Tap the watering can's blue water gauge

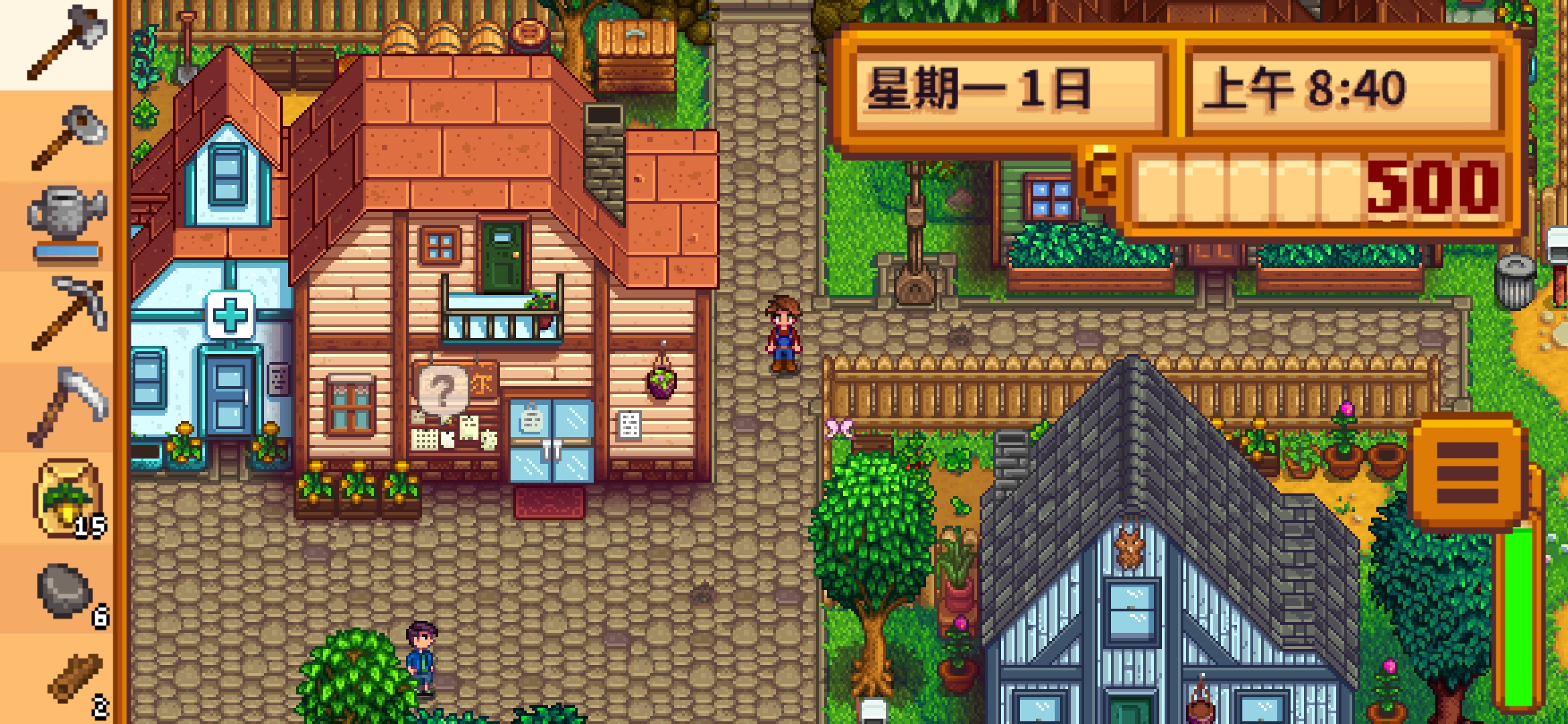[x=68, y=249]
